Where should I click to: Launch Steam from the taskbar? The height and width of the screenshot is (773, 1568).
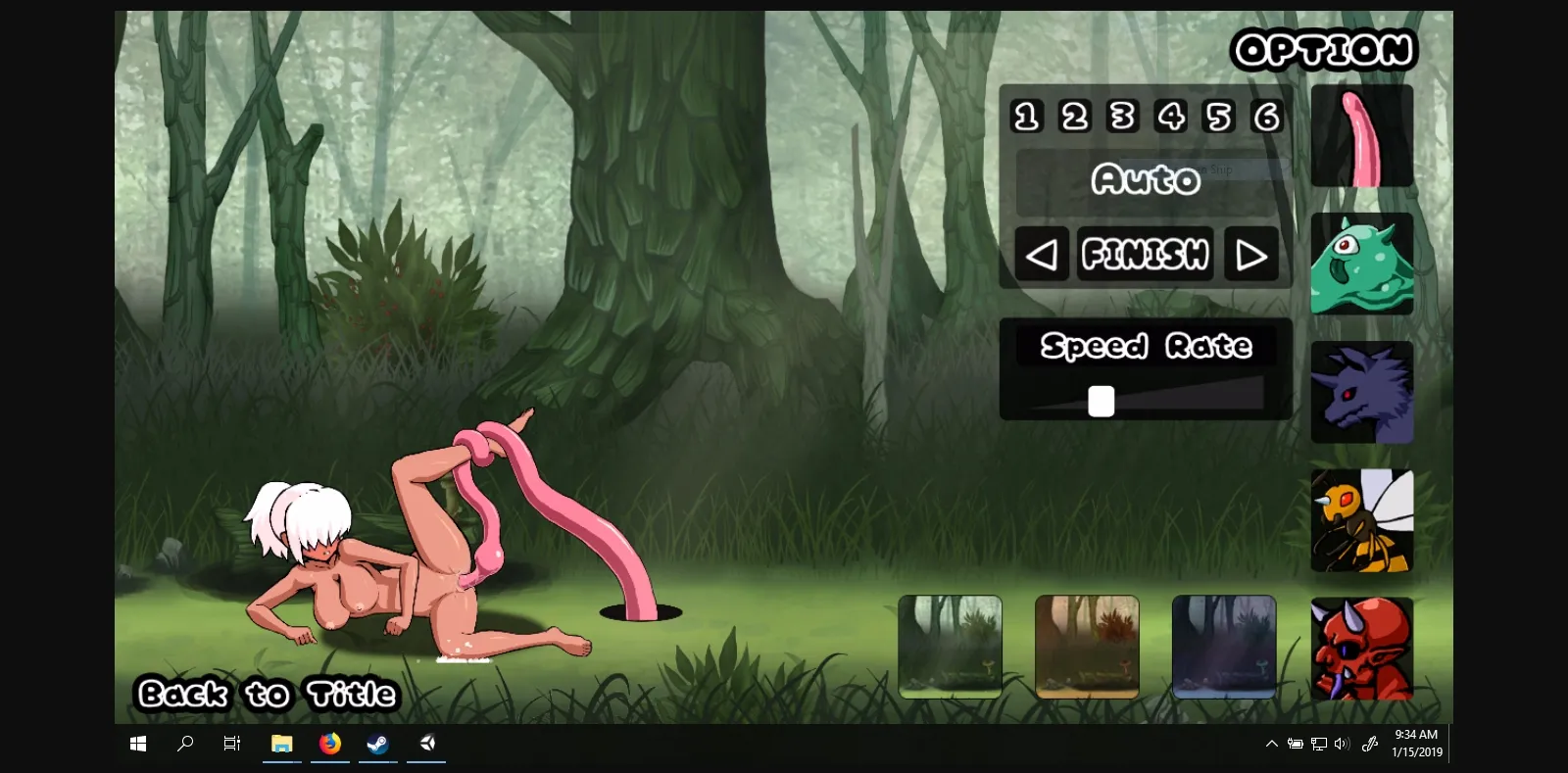(377, 743)
